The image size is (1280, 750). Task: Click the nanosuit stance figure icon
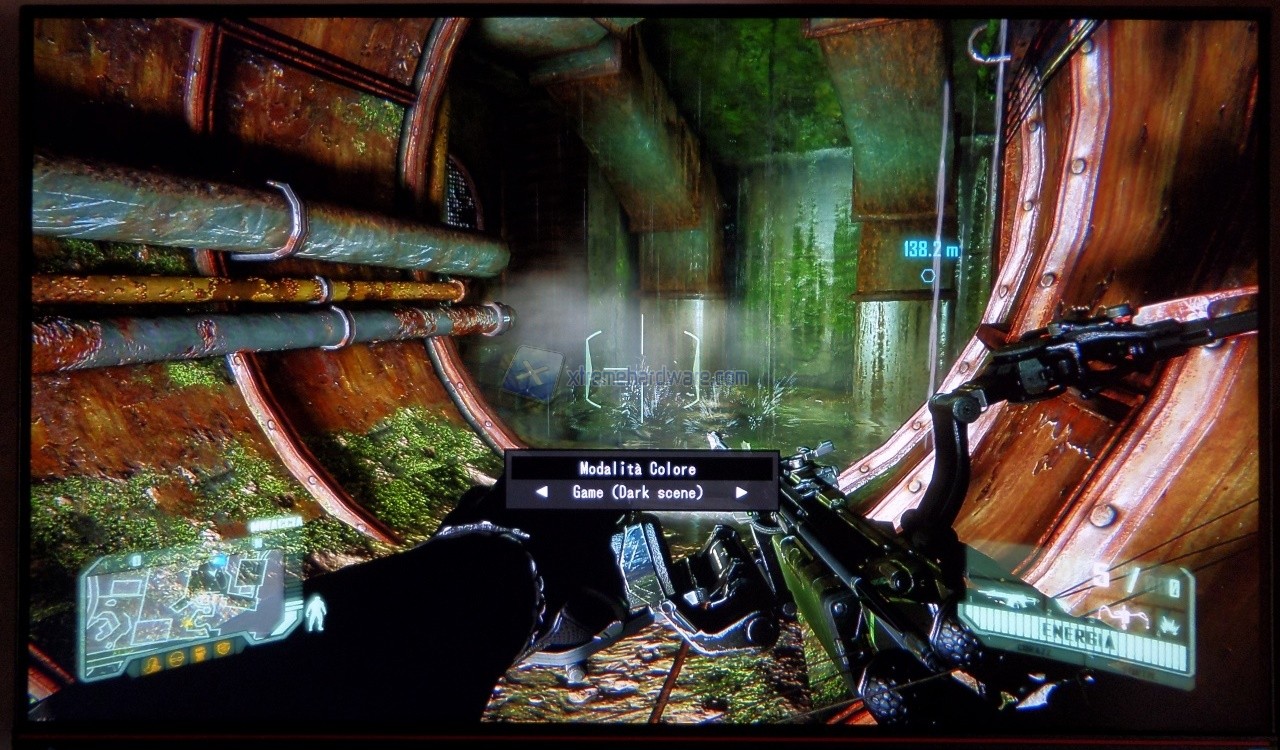315,613
